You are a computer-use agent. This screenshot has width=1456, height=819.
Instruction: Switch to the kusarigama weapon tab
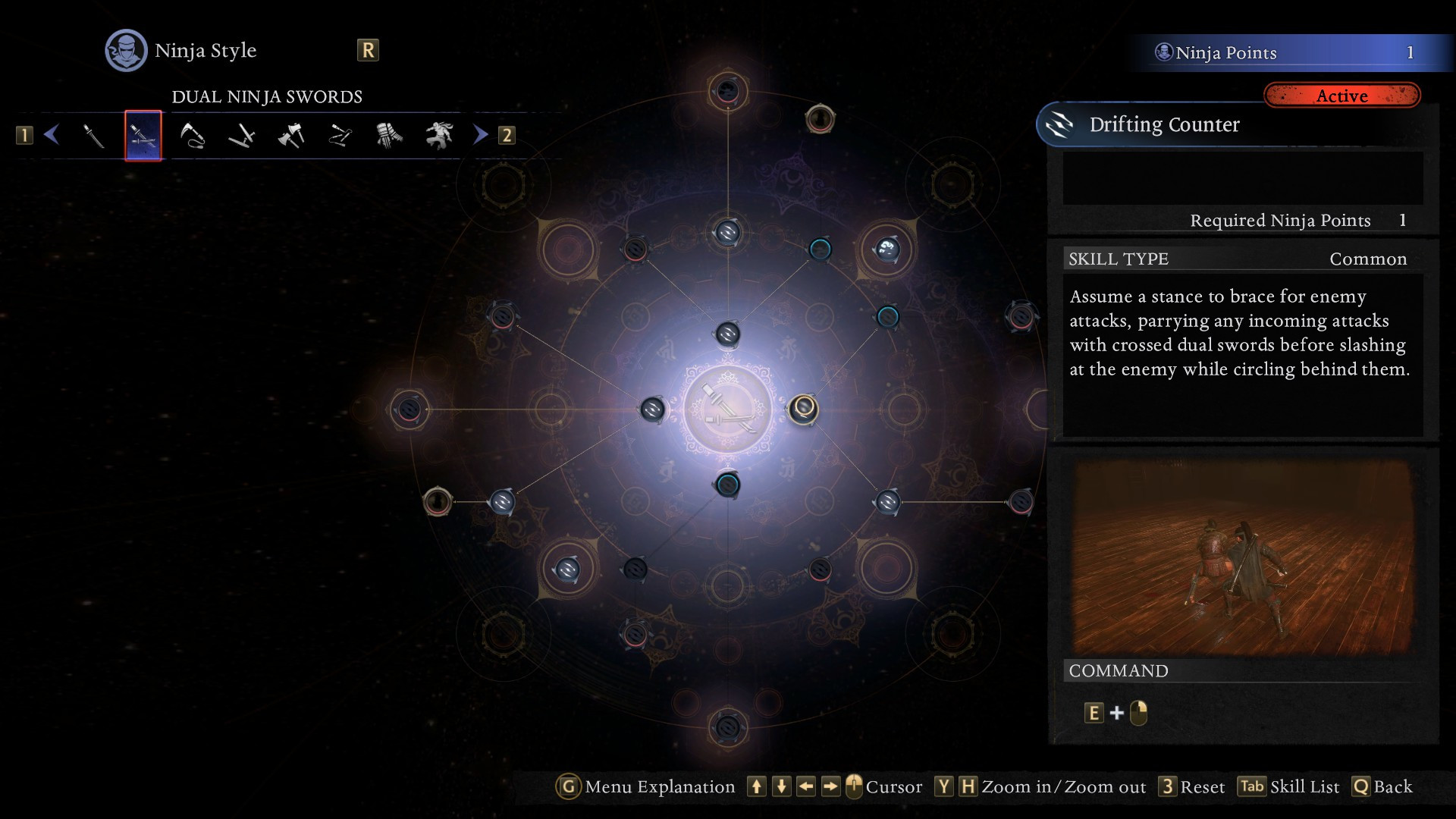click(x=193, y=136)
